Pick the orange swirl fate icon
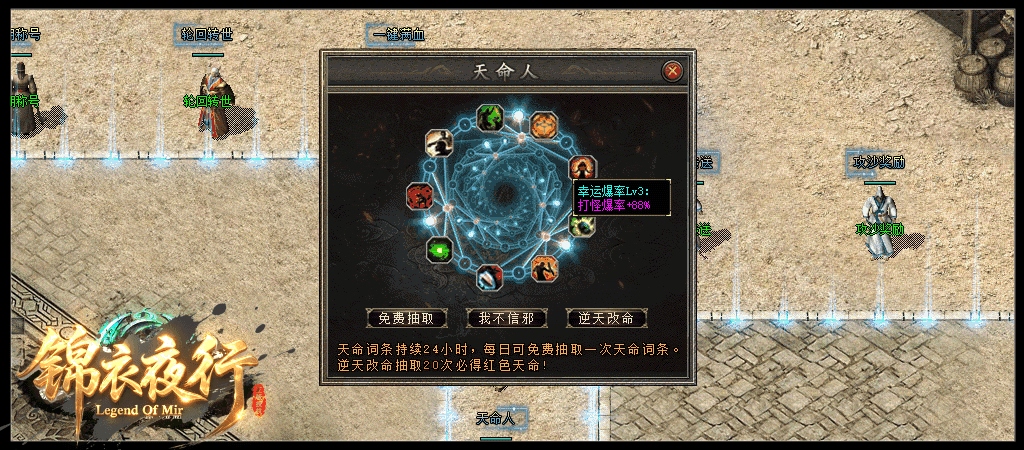This screenshot has width=1024, height=450. point(544,125)
